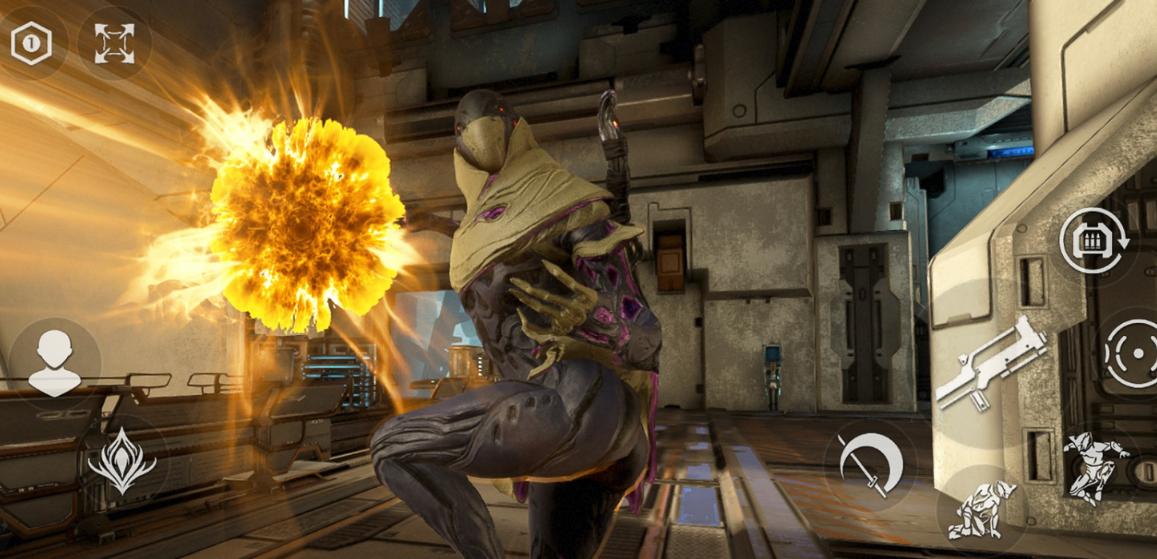The height and width of the screenshot is (559, 1157).
Task: Toggle the fullscreen expand arrows icon
Action: 114,43
